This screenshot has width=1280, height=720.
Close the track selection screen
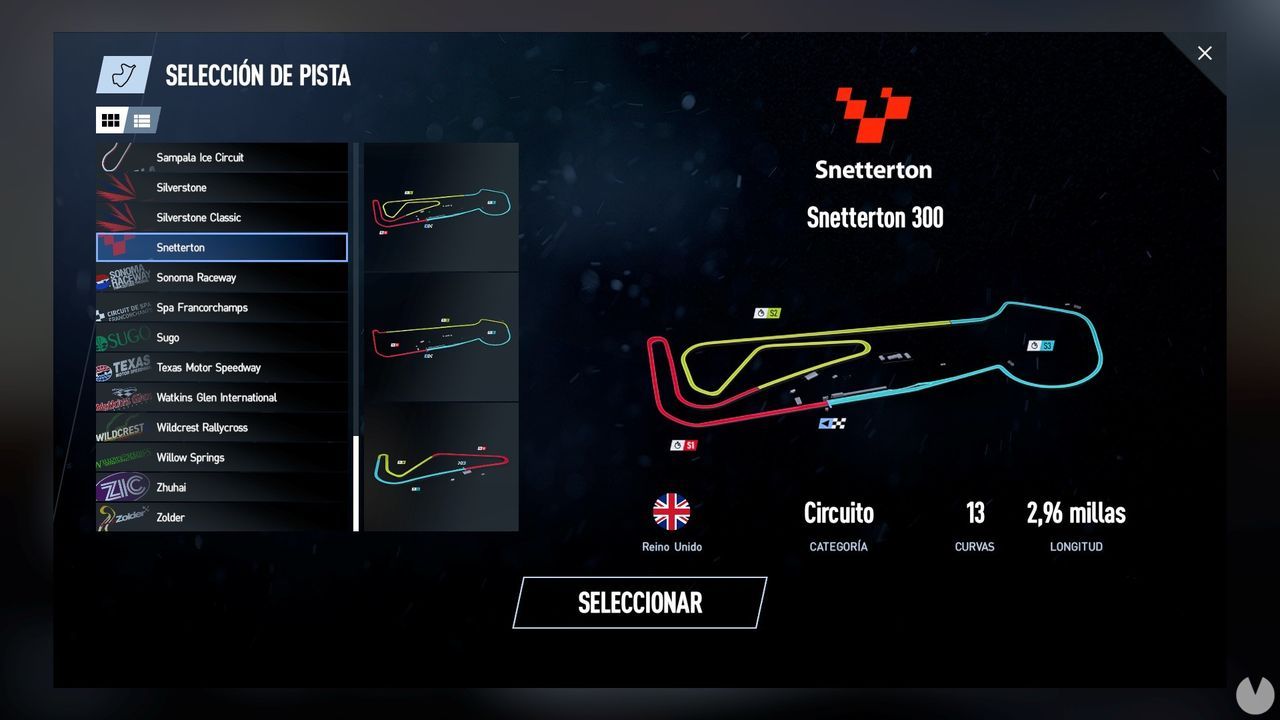tap(1204, 53)
